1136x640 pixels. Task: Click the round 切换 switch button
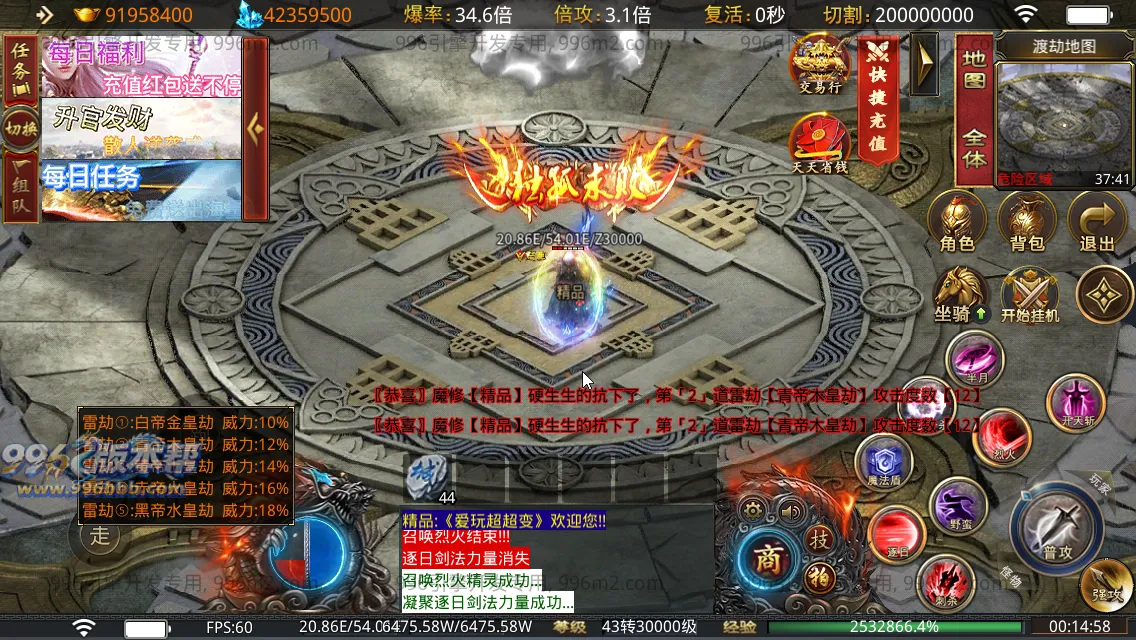21,128
